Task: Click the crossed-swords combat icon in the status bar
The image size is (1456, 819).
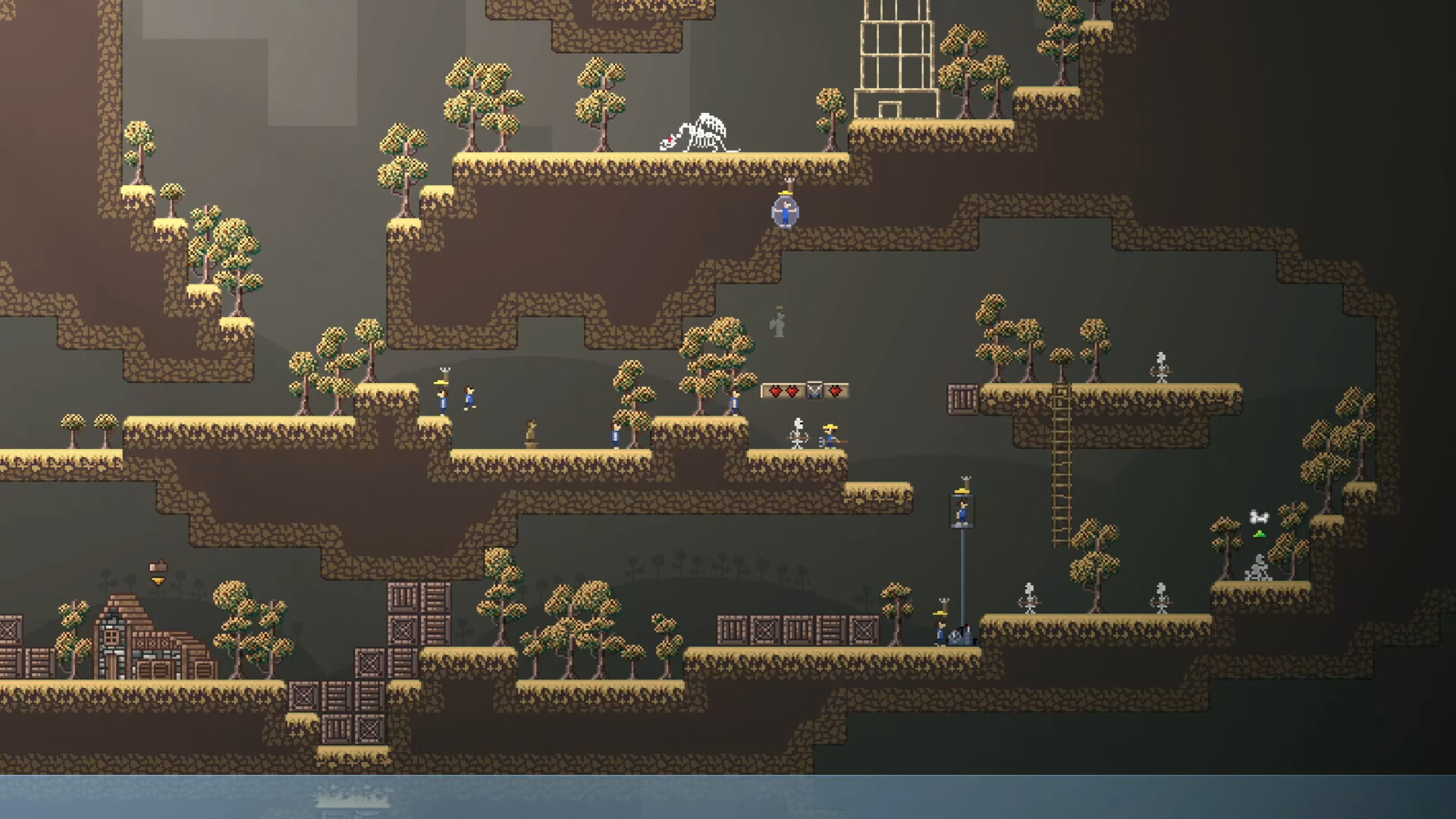Action: point(814,391)
